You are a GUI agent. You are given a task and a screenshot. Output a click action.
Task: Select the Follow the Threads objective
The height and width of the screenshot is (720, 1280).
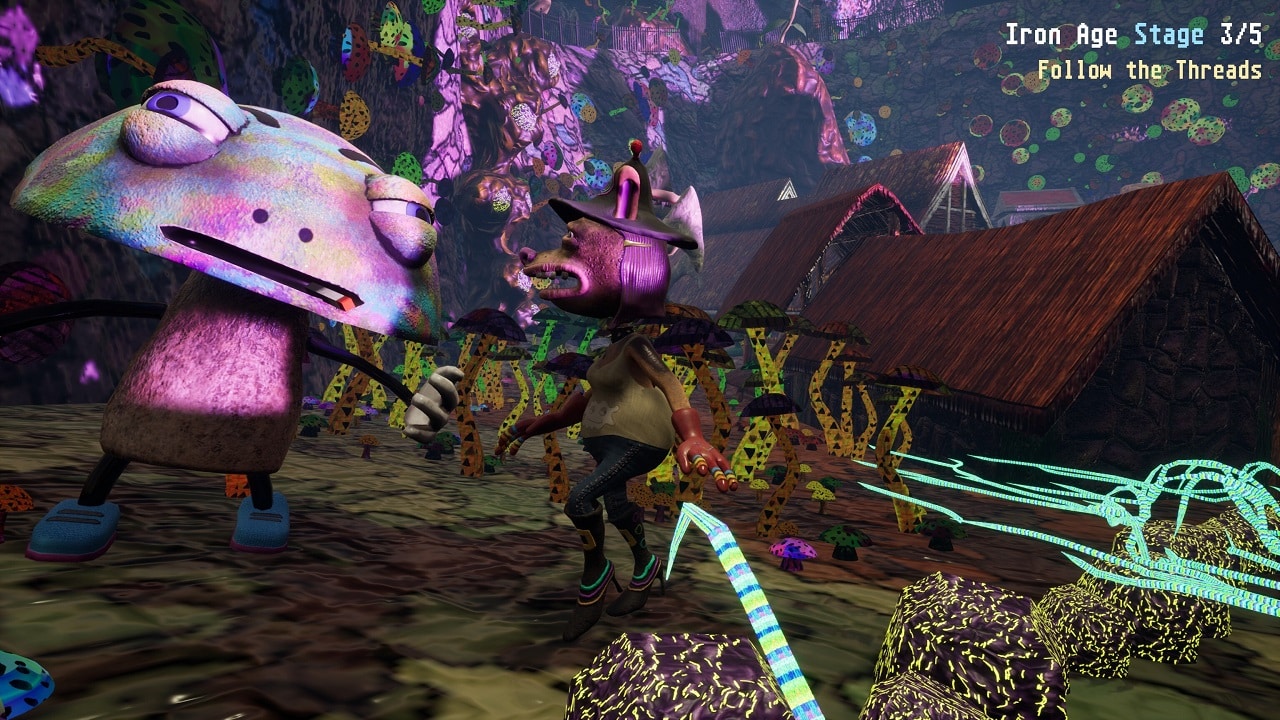[1149, 71]
